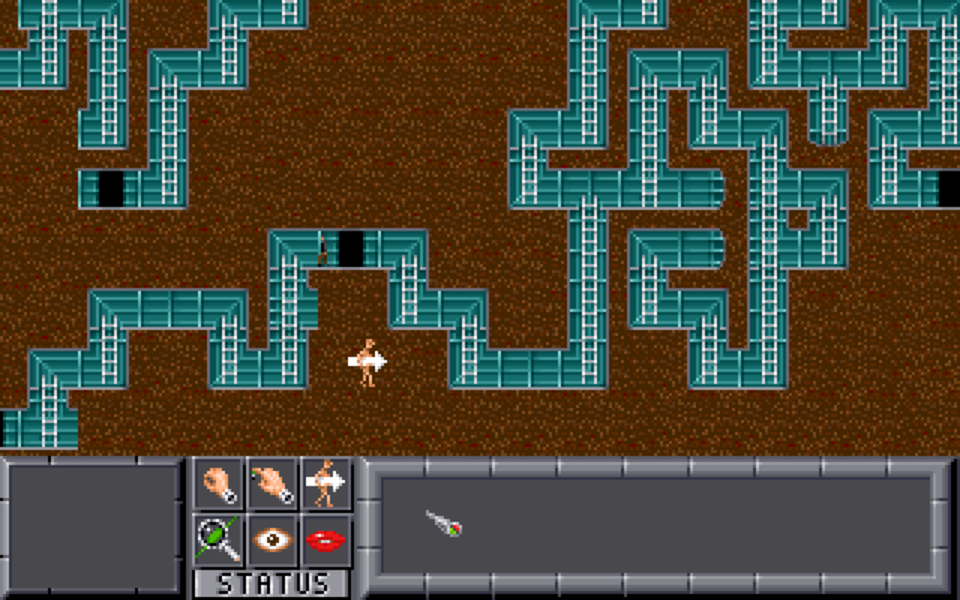Choose the pointing hand pick-up icon
The width and height of the screenshot is (960, 600).
coord(273,484)
